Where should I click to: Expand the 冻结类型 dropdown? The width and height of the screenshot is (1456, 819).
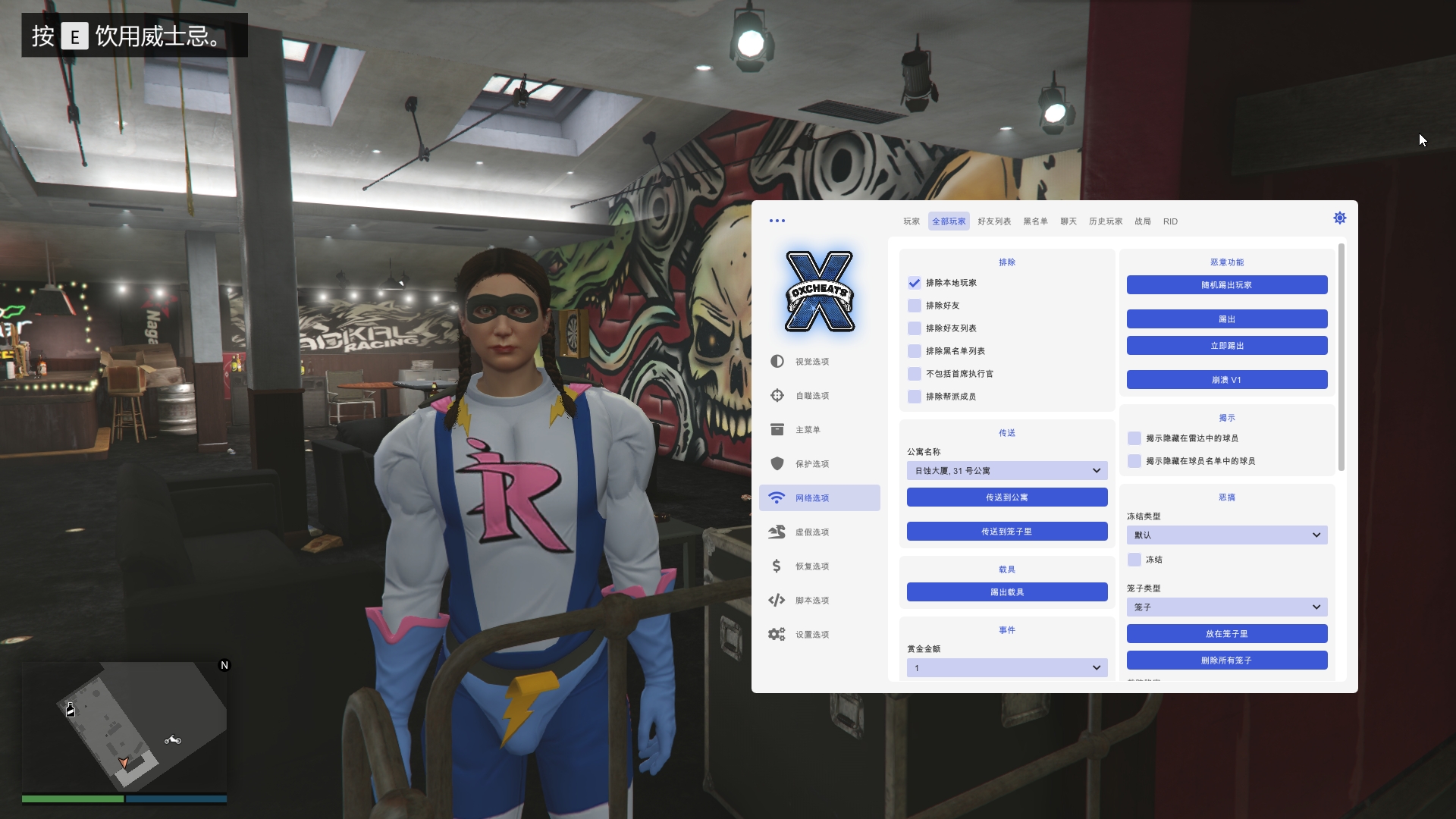[1226, 535]
